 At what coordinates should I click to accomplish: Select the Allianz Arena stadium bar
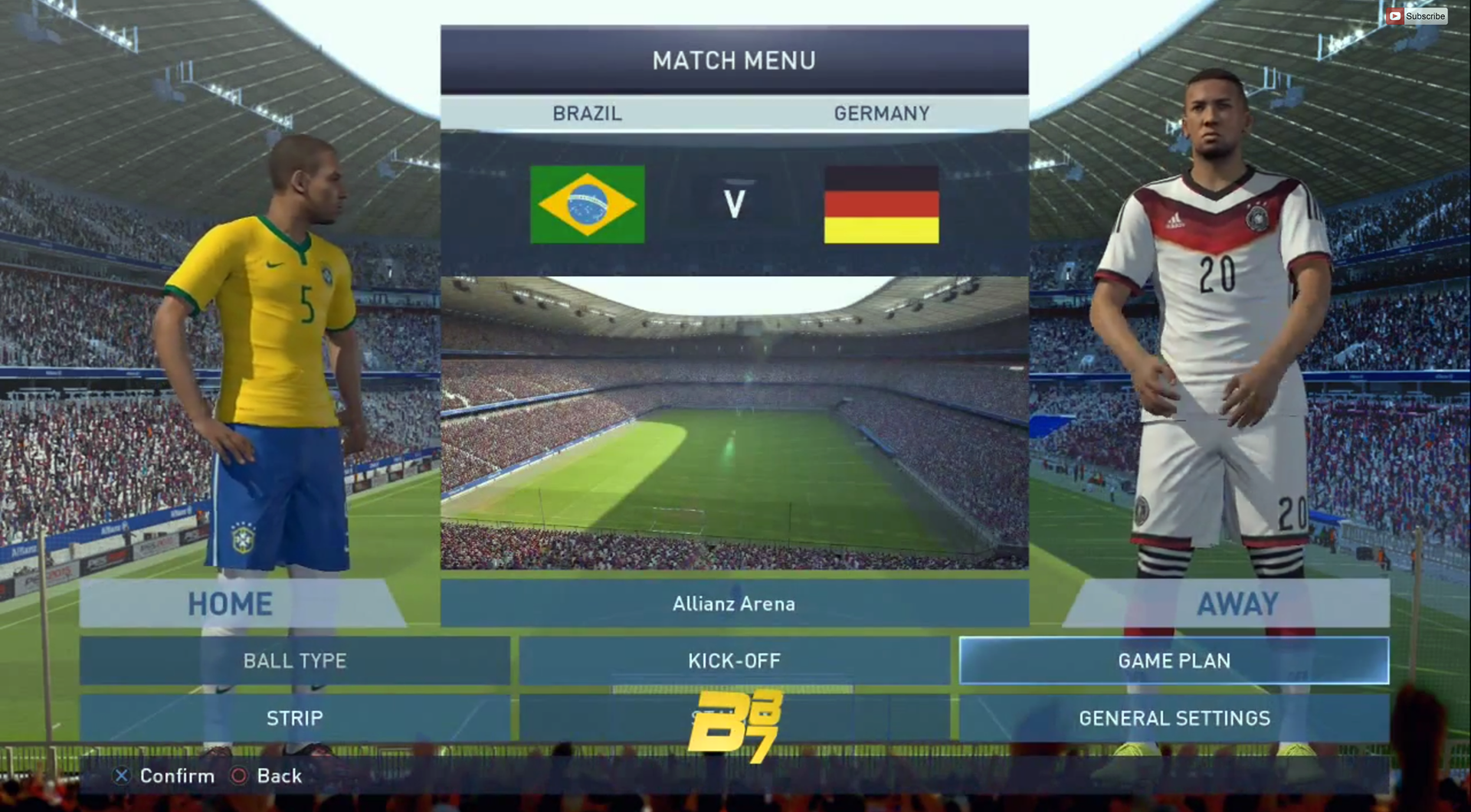click(x=734, y=604)
